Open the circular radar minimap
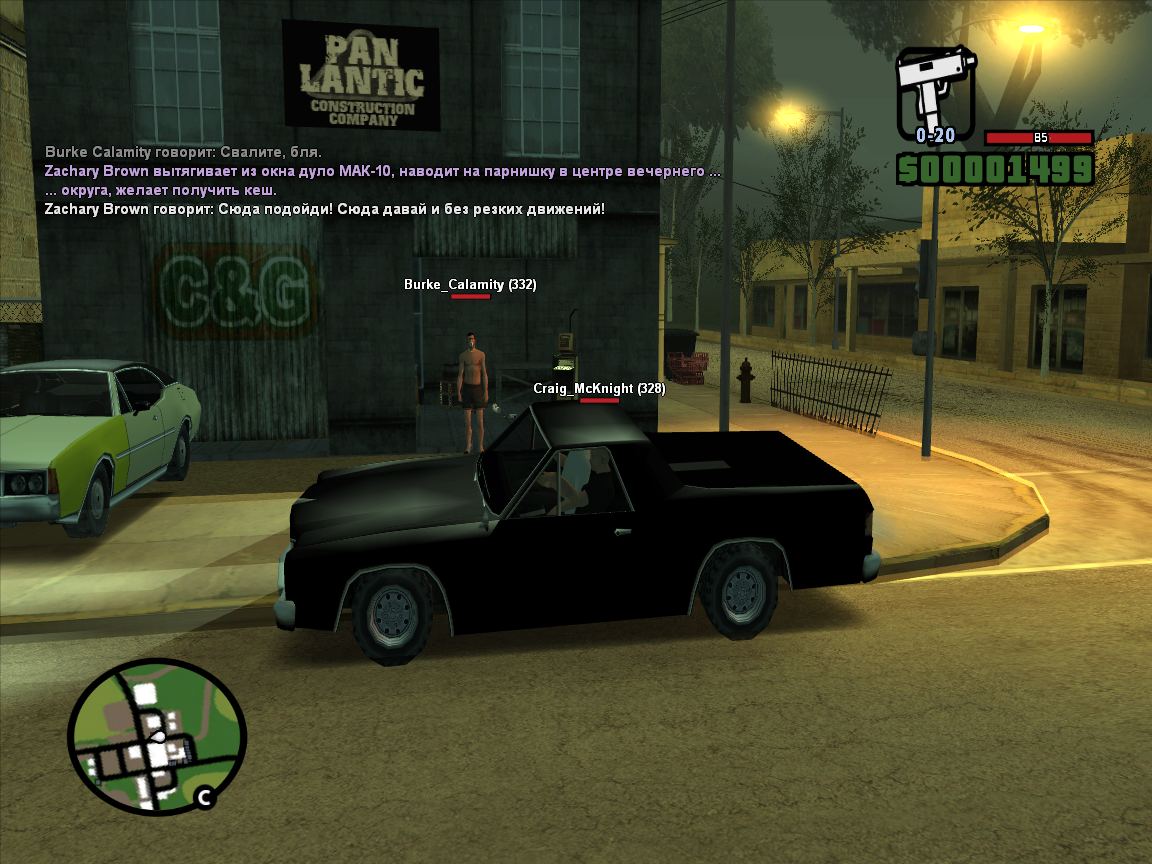This screenshot has width=1152, height=864. click(x=156, y=736)
